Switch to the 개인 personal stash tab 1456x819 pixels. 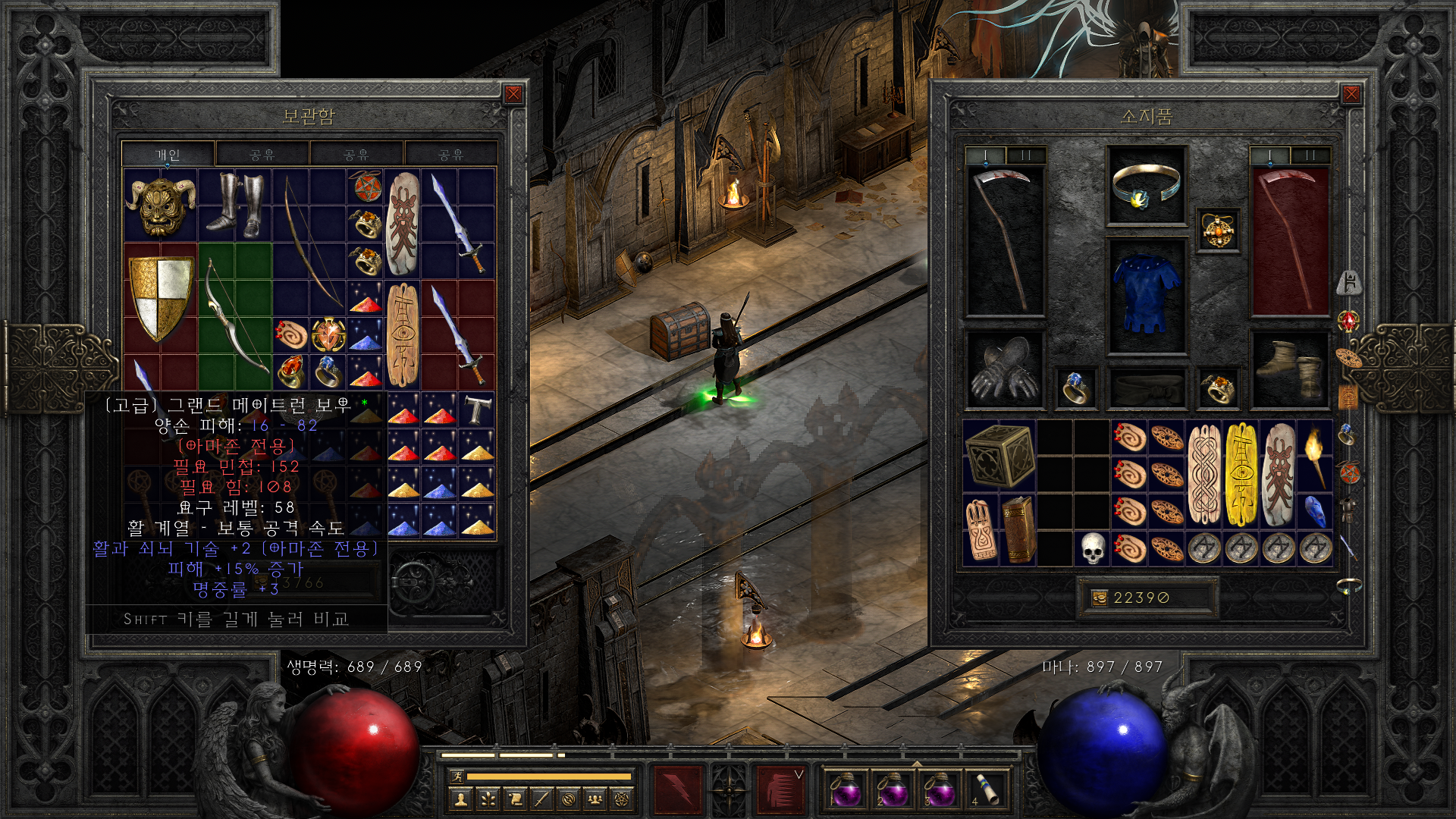click(168, 155)
